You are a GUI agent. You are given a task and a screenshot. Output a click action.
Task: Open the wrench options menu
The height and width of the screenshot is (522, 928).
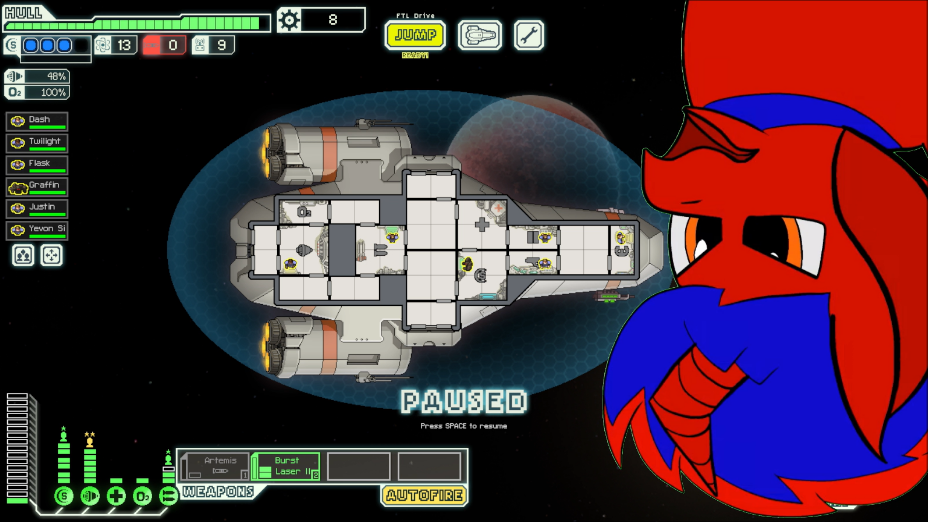[529, 35]
